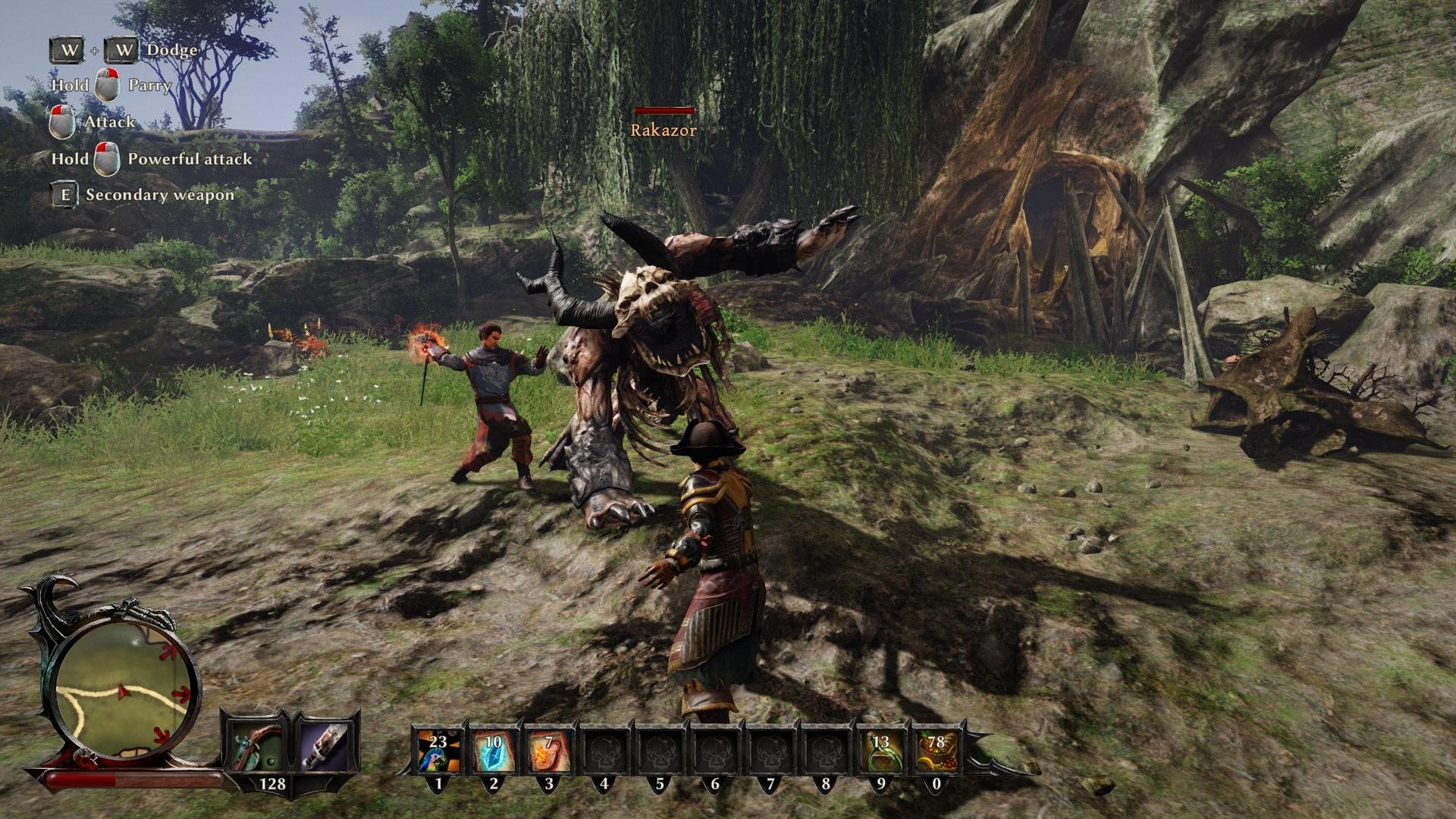
Task: Use the food provisions in slot 0
Action: pyautogui.click(x=936, y=752)
